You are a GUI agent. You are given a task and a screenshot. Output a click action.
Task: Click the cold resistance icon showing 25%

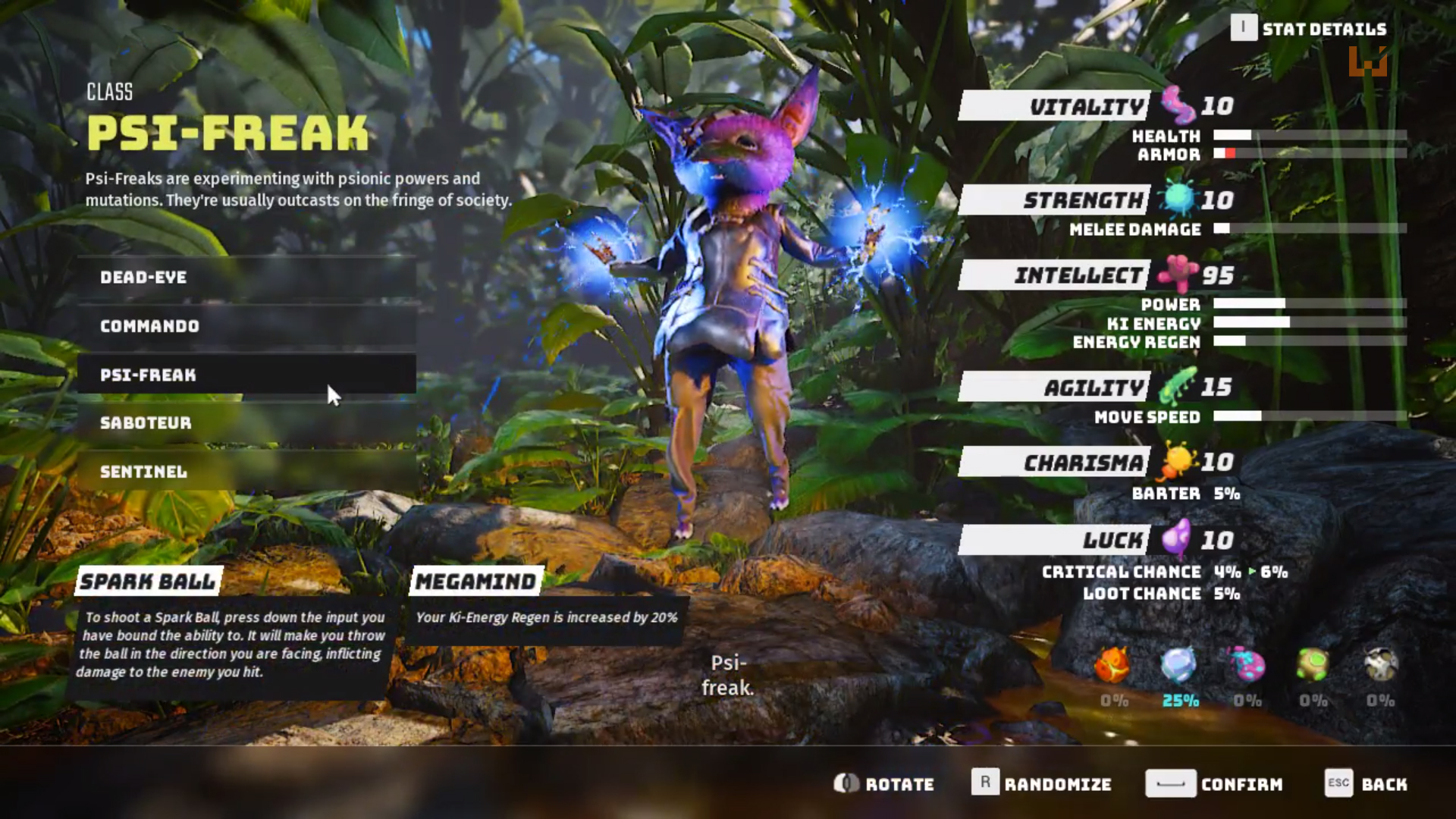point(1179,666)
